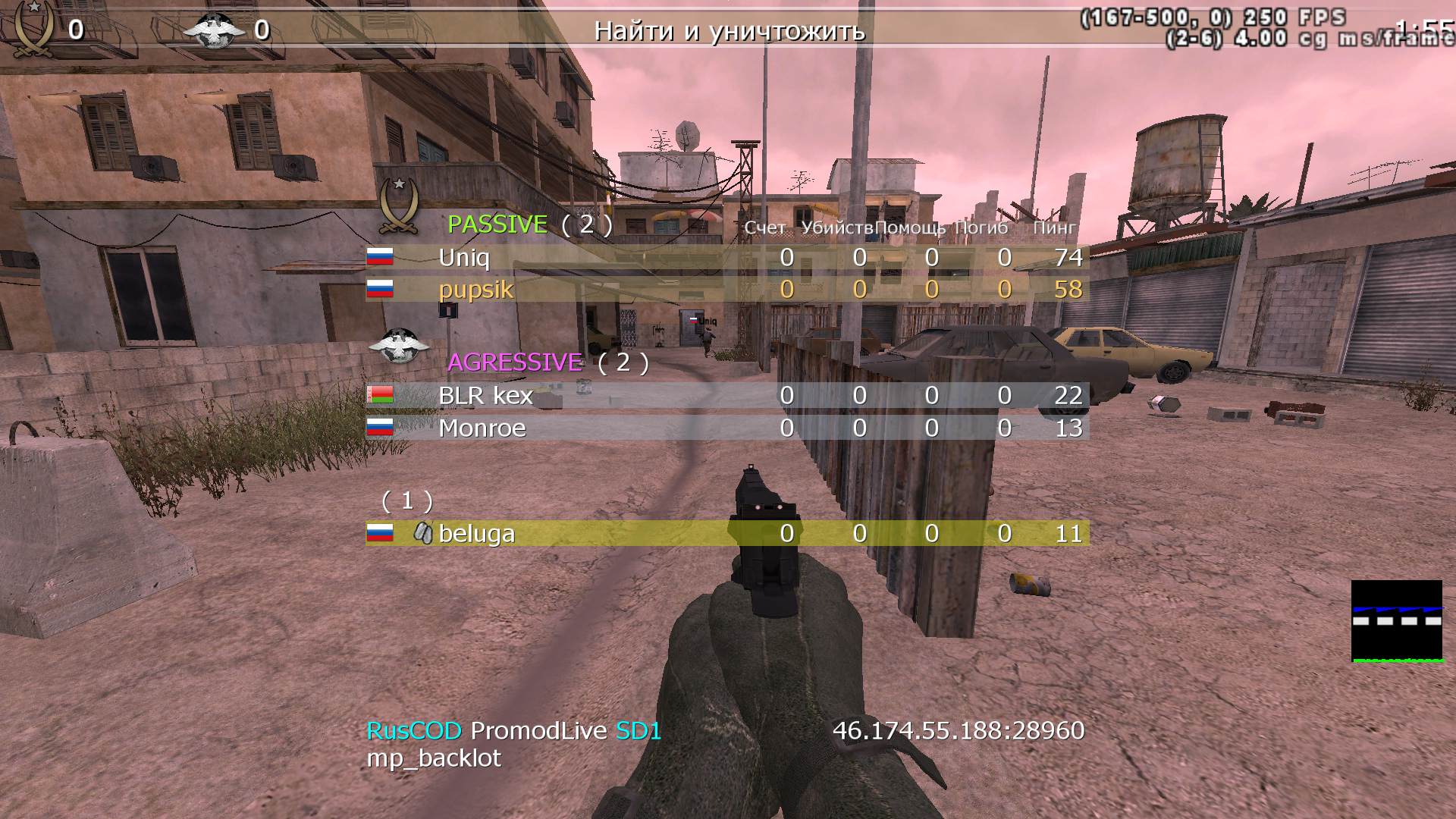Click the RusCOD PromodLive SD1 server name

(x=514, y=731)
